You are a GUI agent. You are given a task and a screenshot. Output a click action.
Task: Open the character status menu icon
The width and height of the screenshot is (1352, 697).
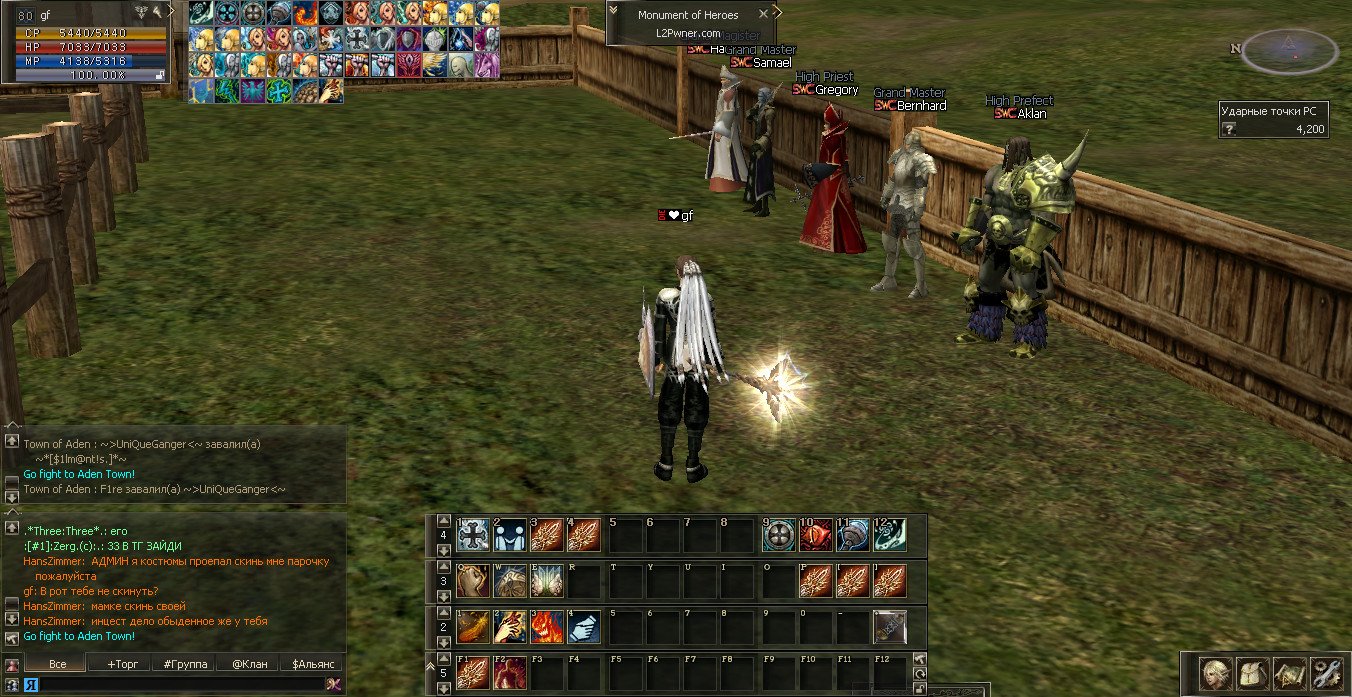click(x=1216, y=671)
